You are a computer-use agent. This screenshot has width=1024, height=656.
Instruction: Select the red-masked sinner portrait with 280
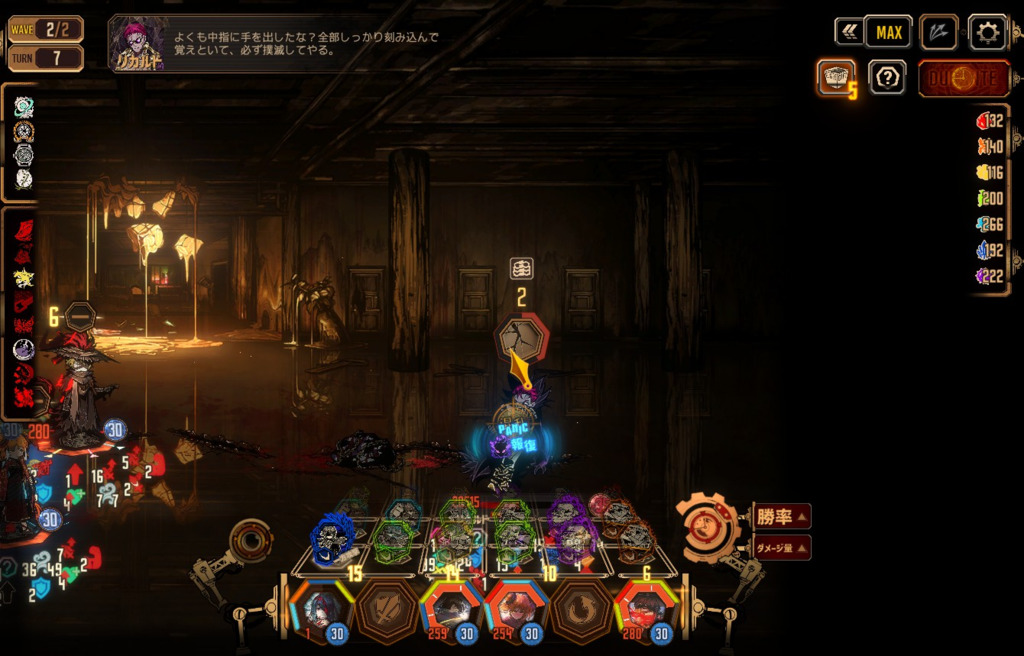tap(645, 610)
